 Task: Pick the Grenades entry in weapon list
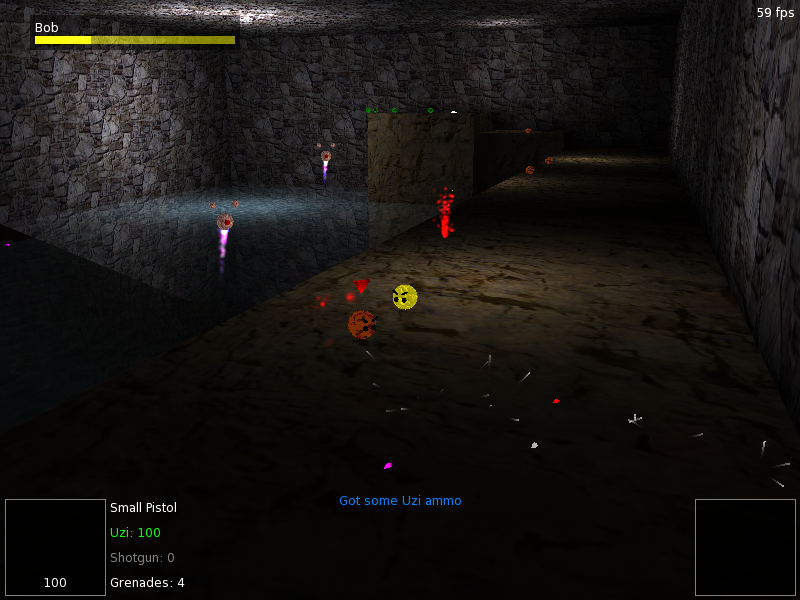(x=147, y=583)
